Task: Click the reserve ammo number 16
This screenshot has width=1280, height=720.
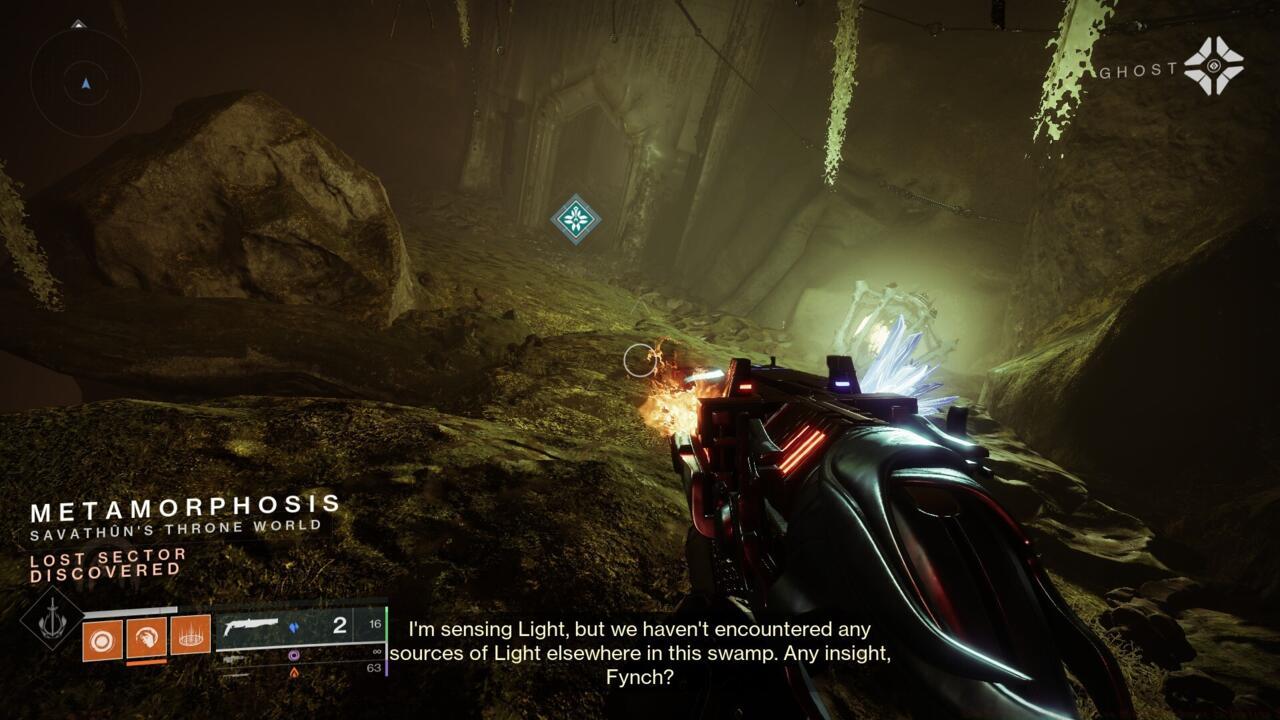Action: [x=376, y=622]
